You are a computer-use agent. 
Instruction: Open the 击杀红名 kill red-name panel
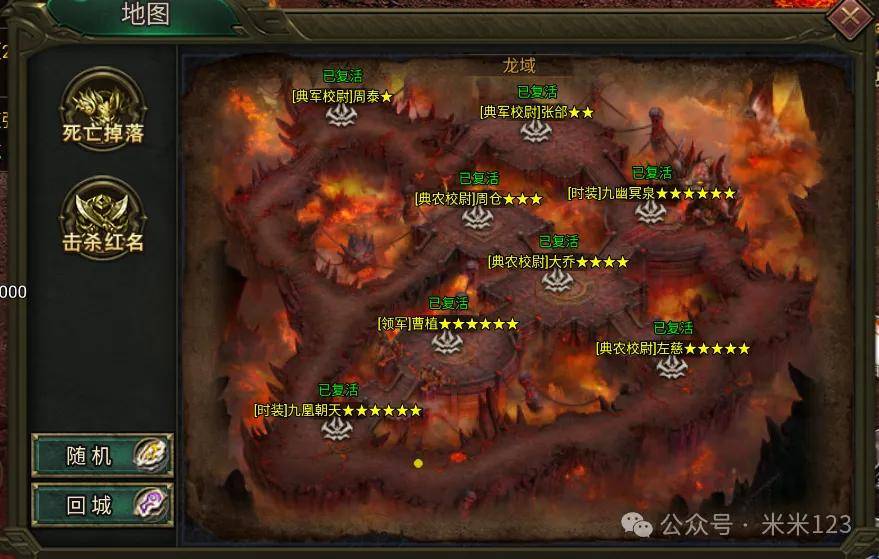(x=103, y=220)
